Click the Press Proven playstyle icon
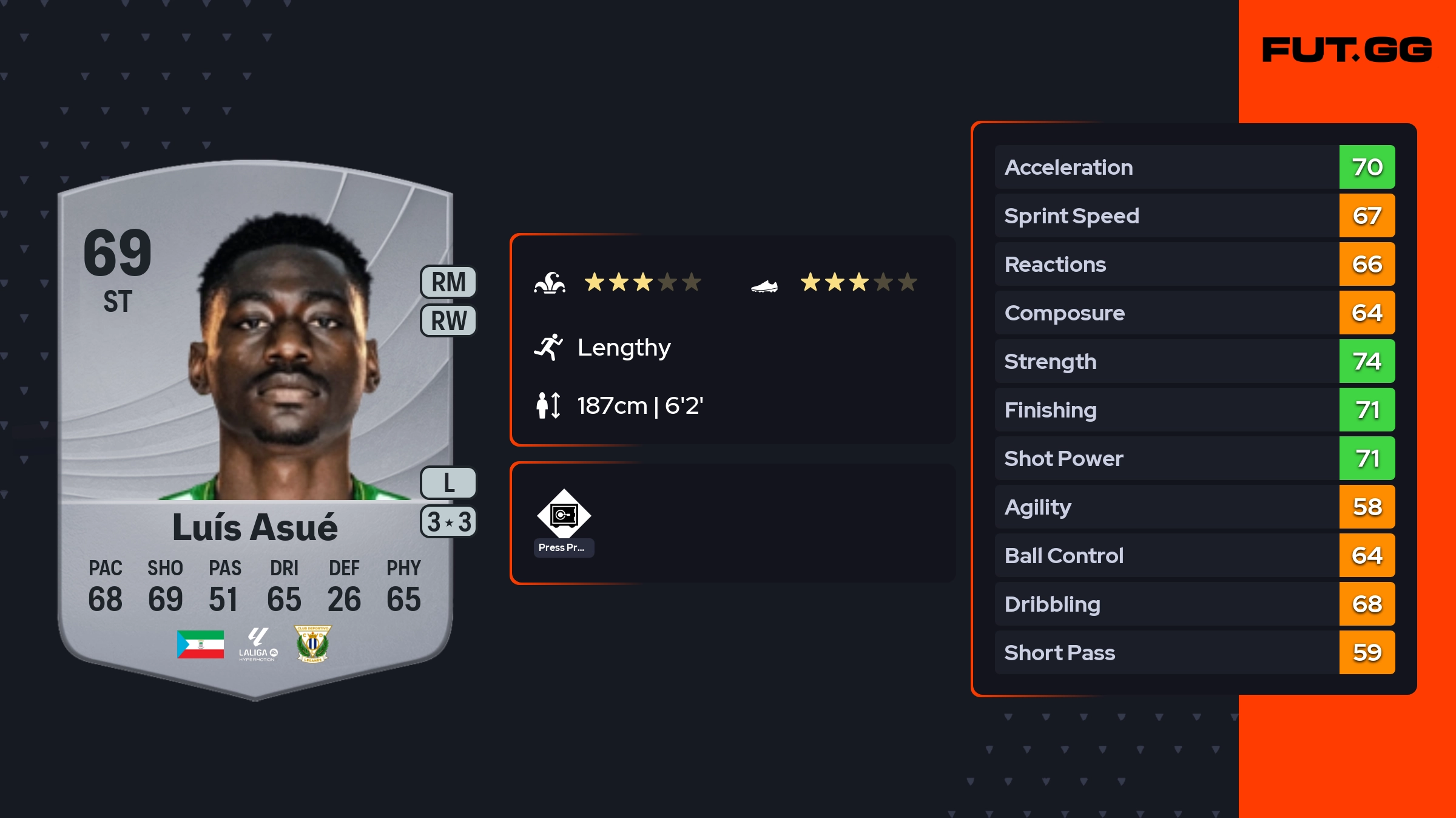The image size is (1456, 818). coord(564,515)
